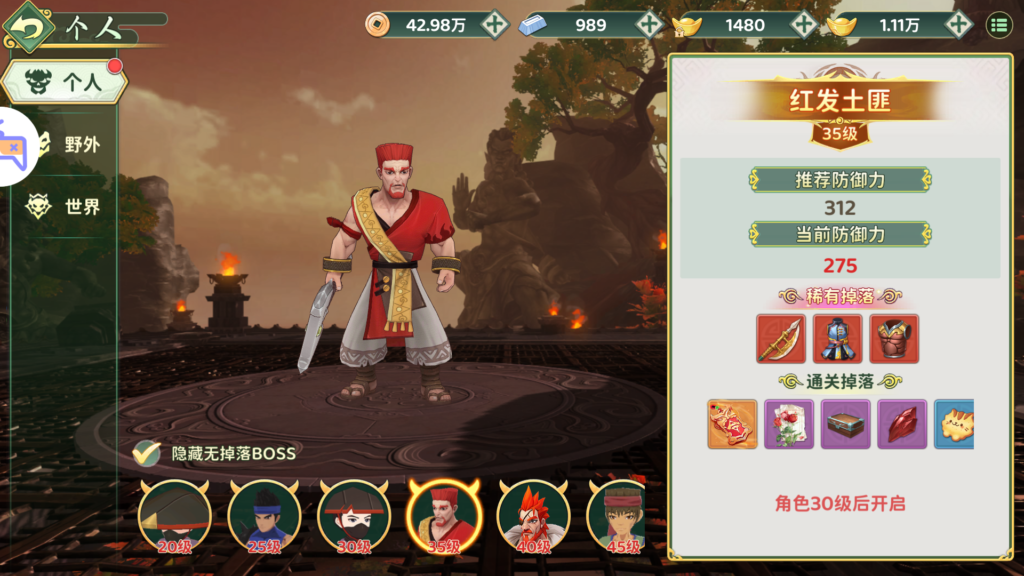Inspect the rare drop axe weapon

pyautogui.click(x=781, y=339)
